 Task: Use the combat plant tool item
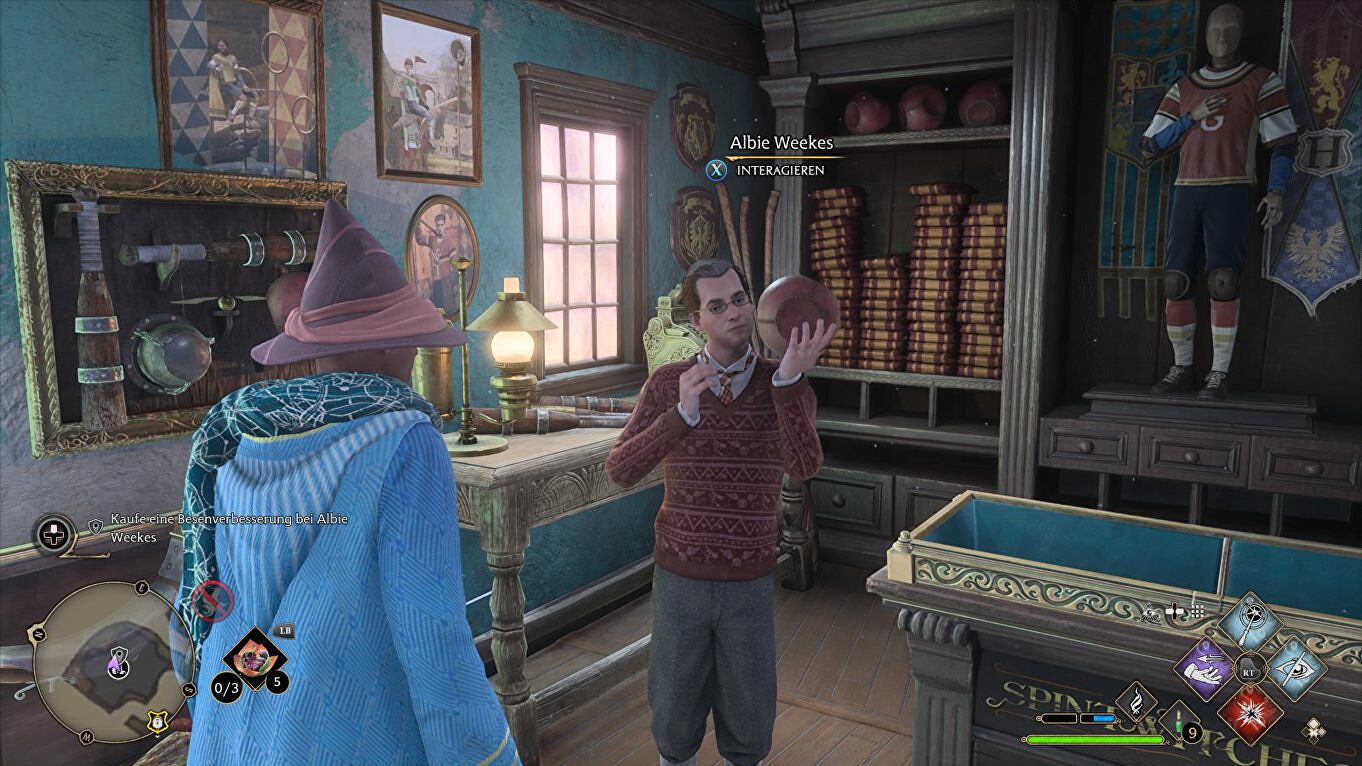pyautogui.click(x=255, y=658)
